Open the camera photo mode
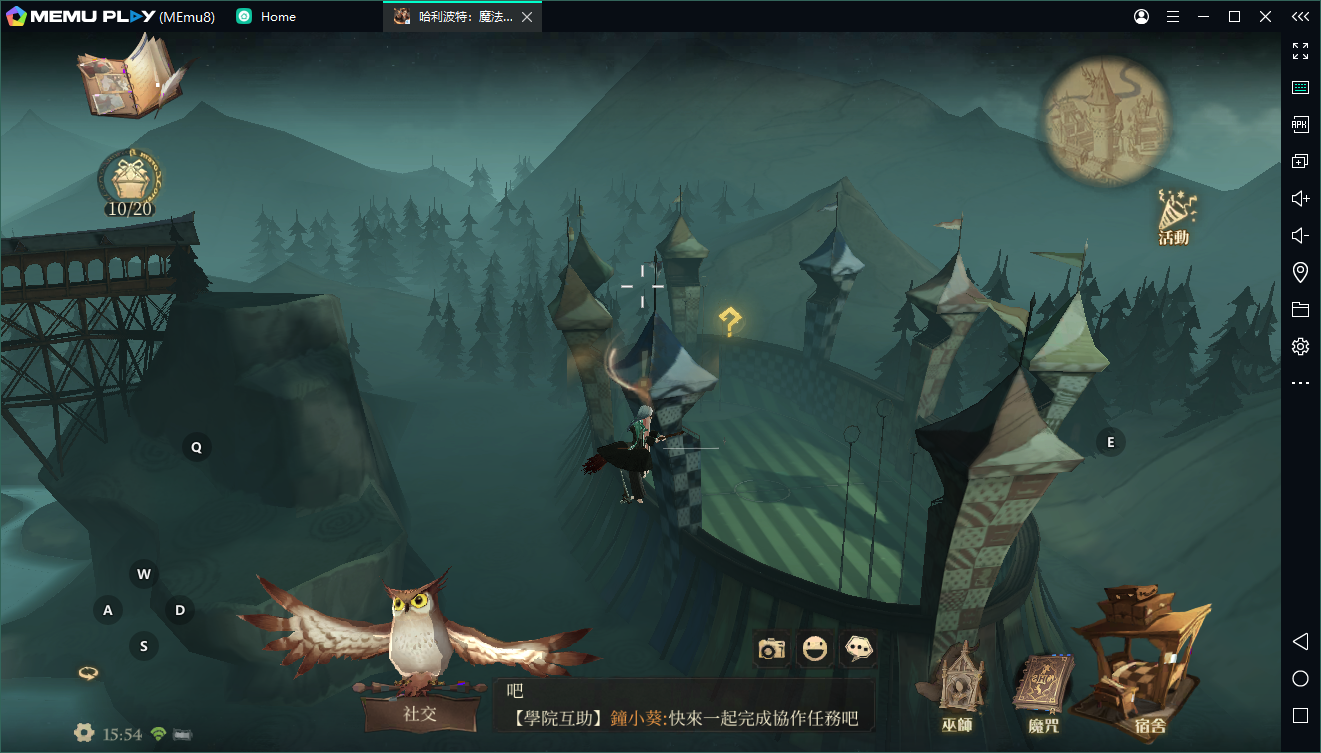This screenshot has width=1321, height=753. point(771,650)
